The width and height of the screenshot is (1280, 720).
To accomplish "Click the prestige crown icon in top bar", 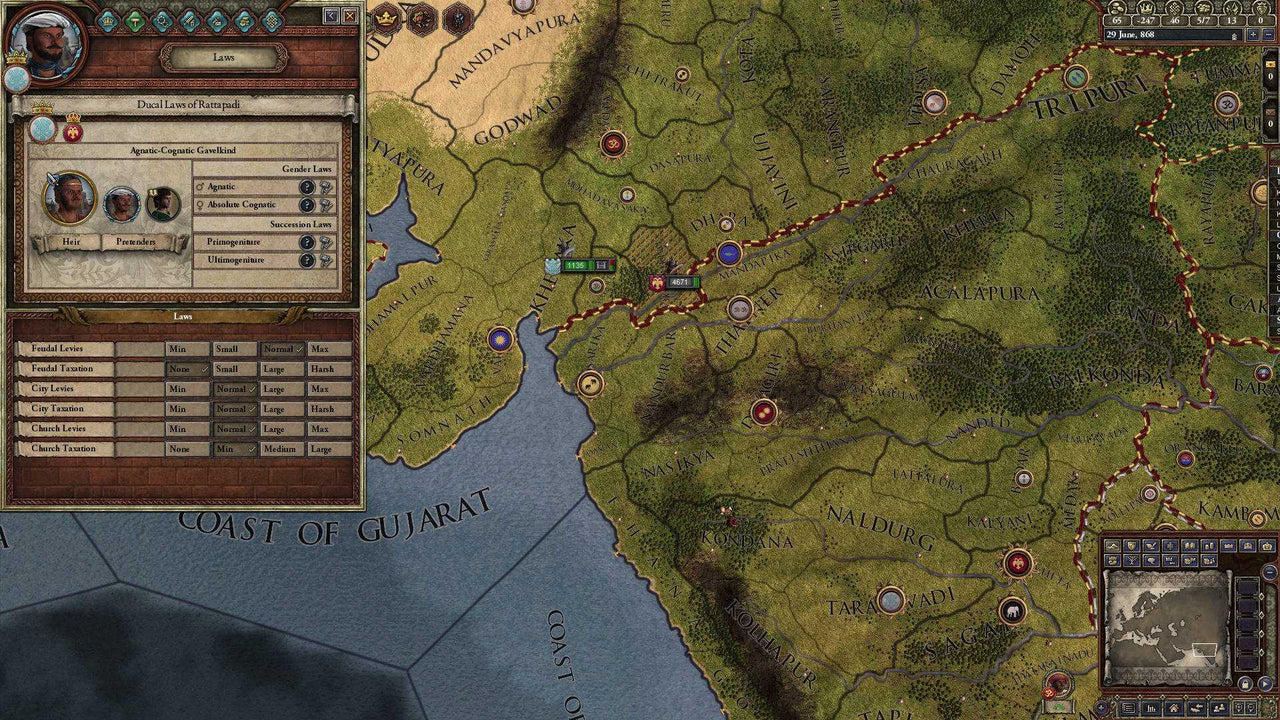I will (x=1148, y=9).
